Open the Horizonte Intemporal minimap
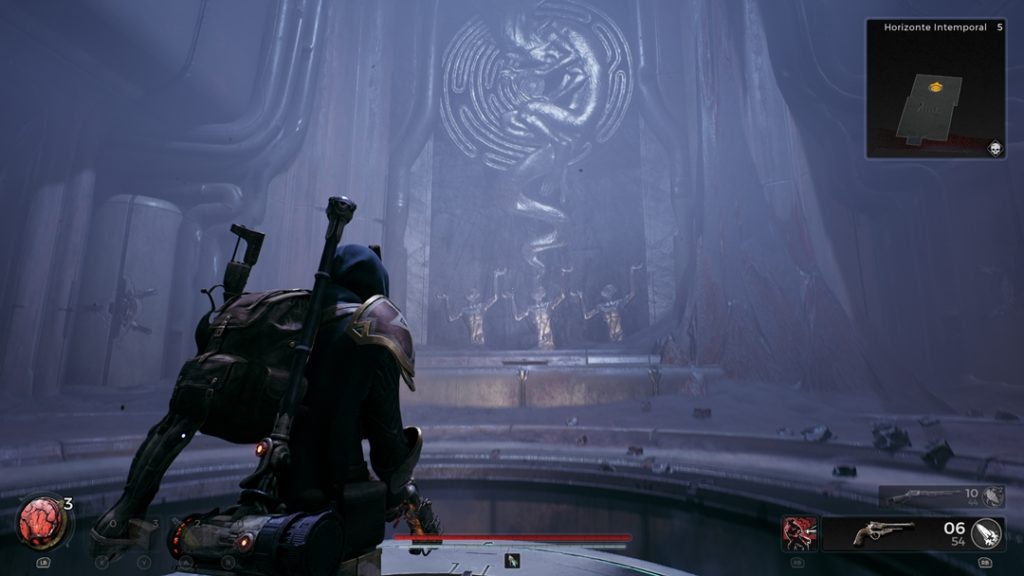 click(935, 90)
